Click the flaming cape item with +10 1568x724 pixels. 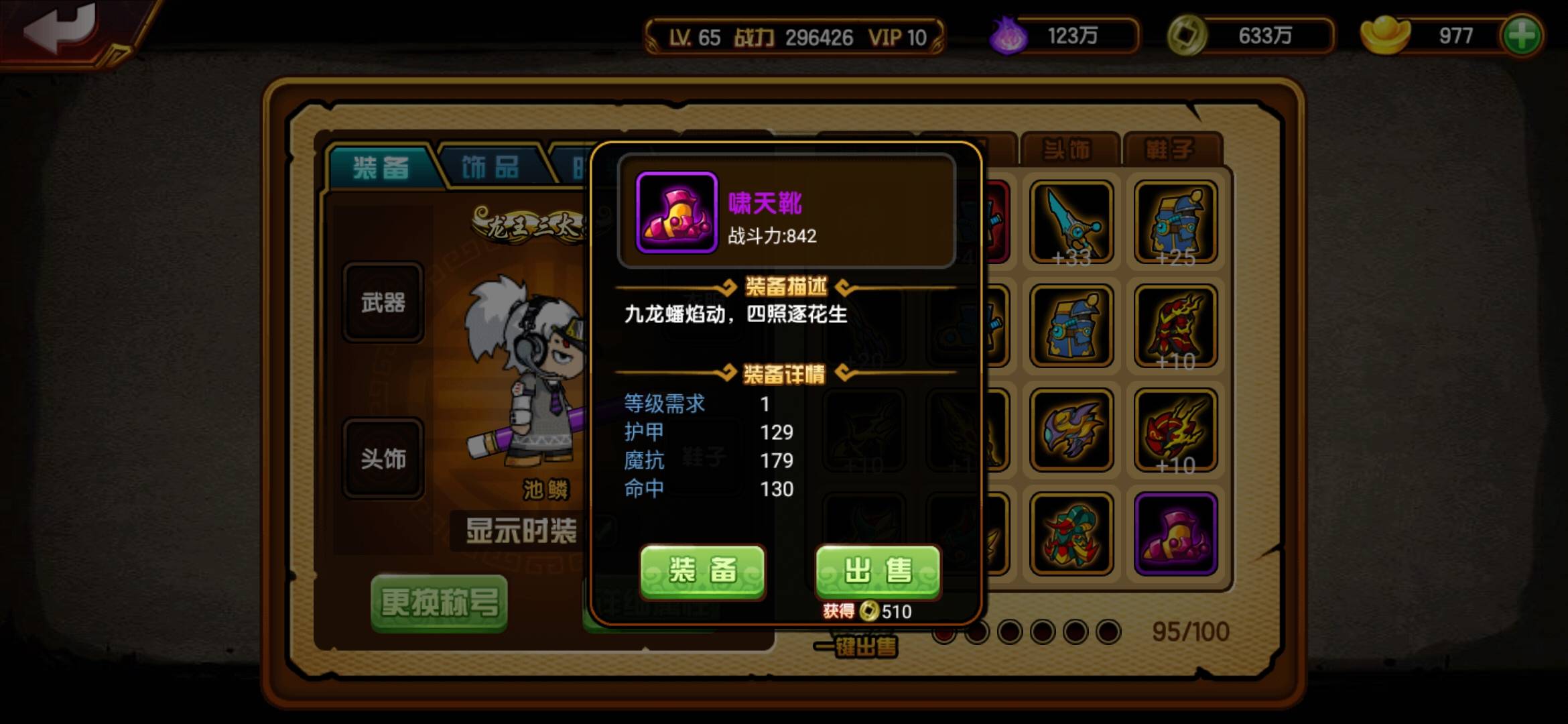pyautogui.click(x=1177, y=326)
